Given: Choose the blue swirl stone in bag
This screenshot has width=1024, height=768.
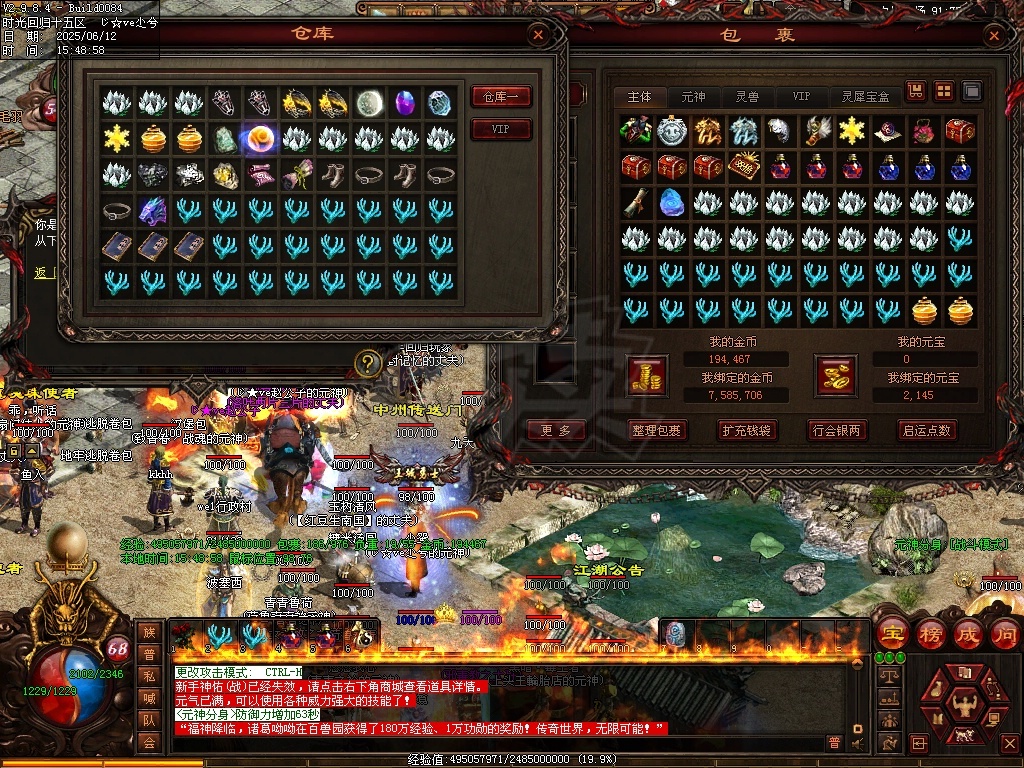Looking at the screenshot, I should click(x=671, y=203).
